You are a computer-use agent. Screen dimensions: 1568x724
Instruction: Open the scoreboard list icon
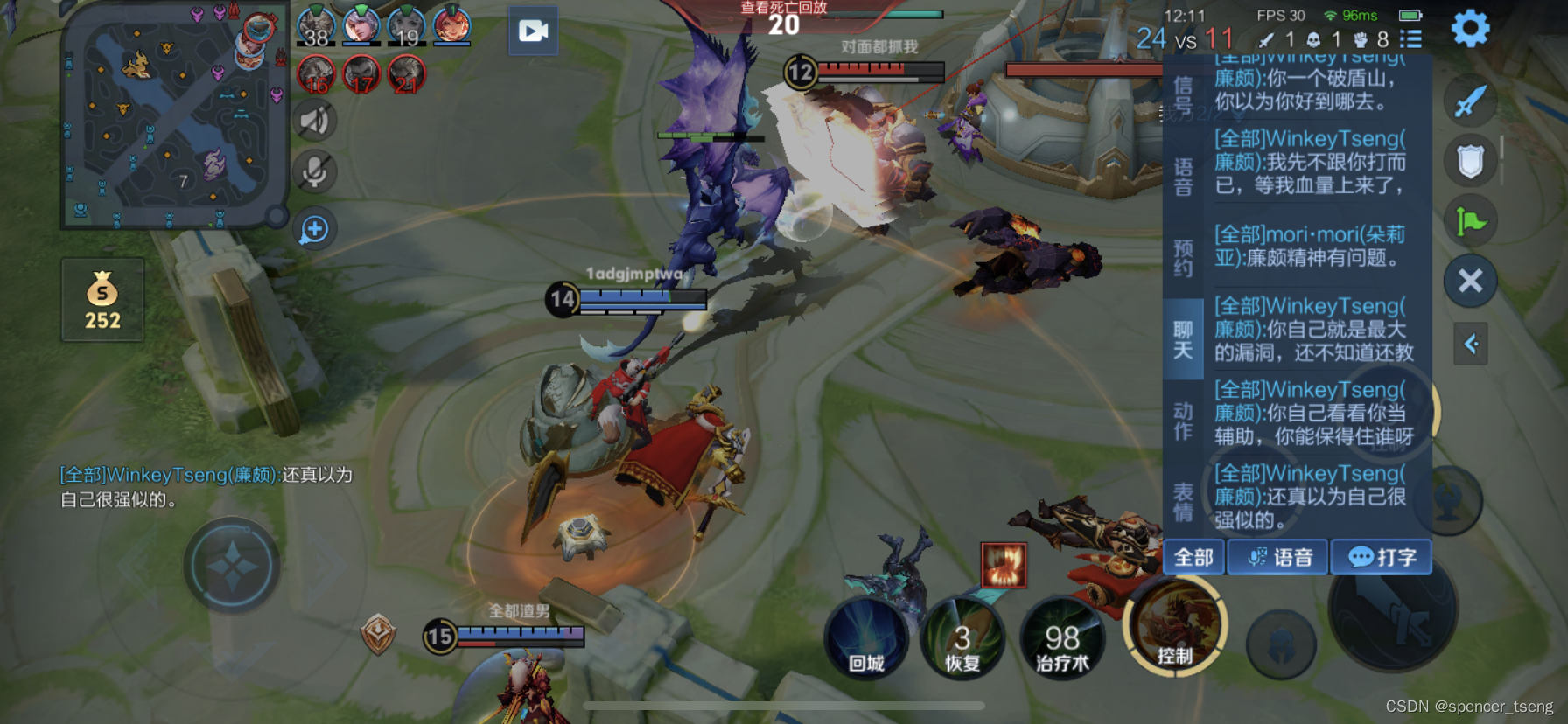point(1410,39)
